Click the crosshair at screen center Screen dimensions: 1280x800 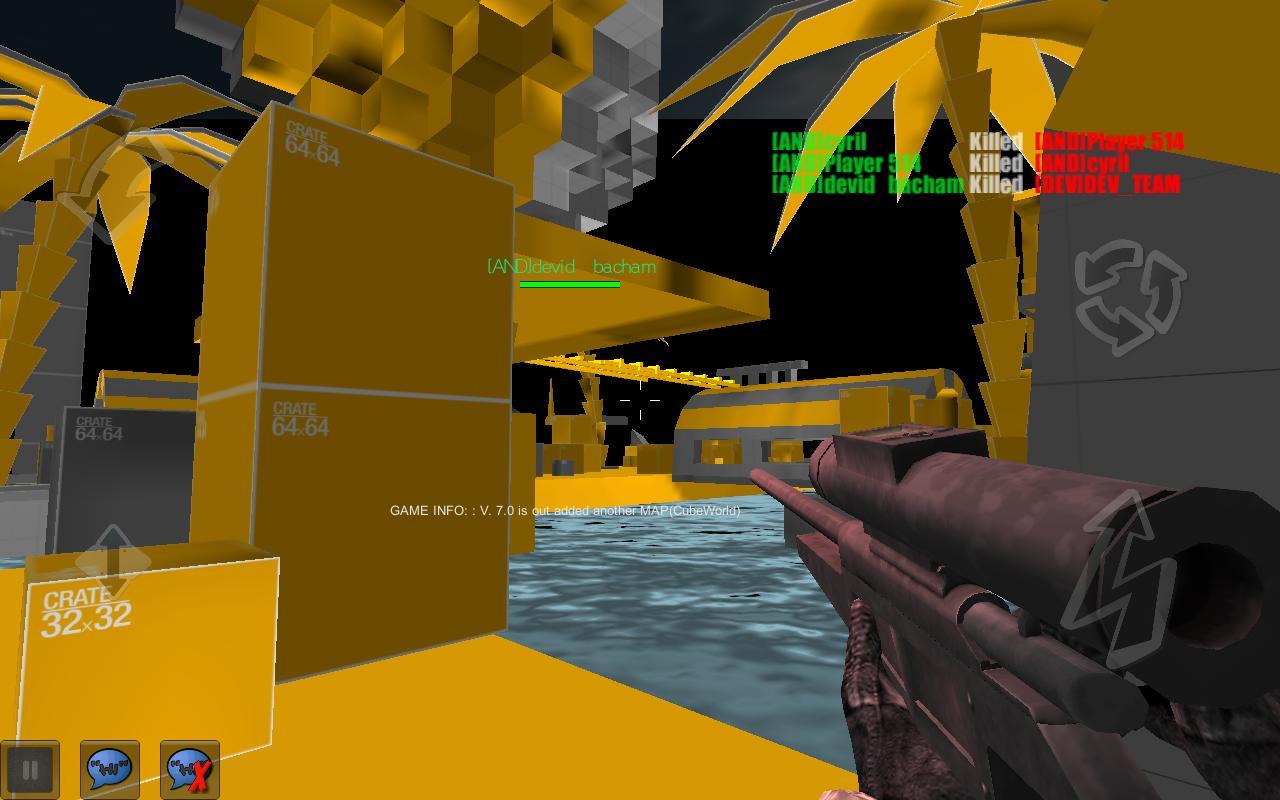pos(640,400)
